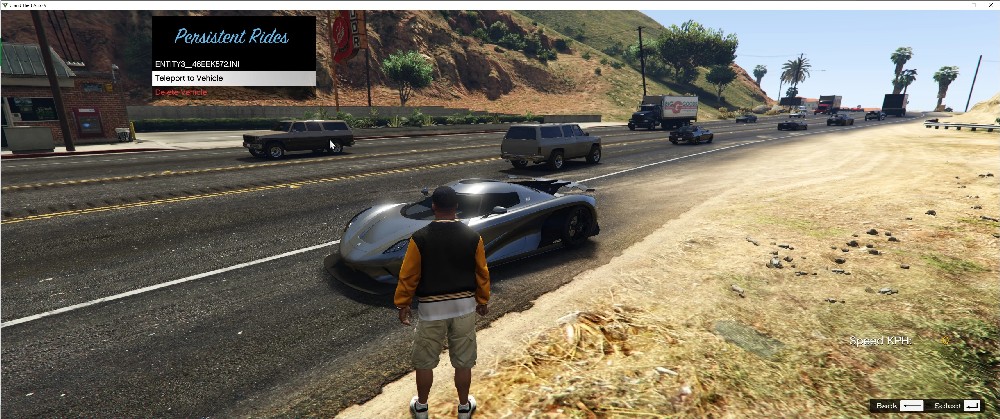
Task: Select the Teleport to Vehicle option
Action: (233, 78)
